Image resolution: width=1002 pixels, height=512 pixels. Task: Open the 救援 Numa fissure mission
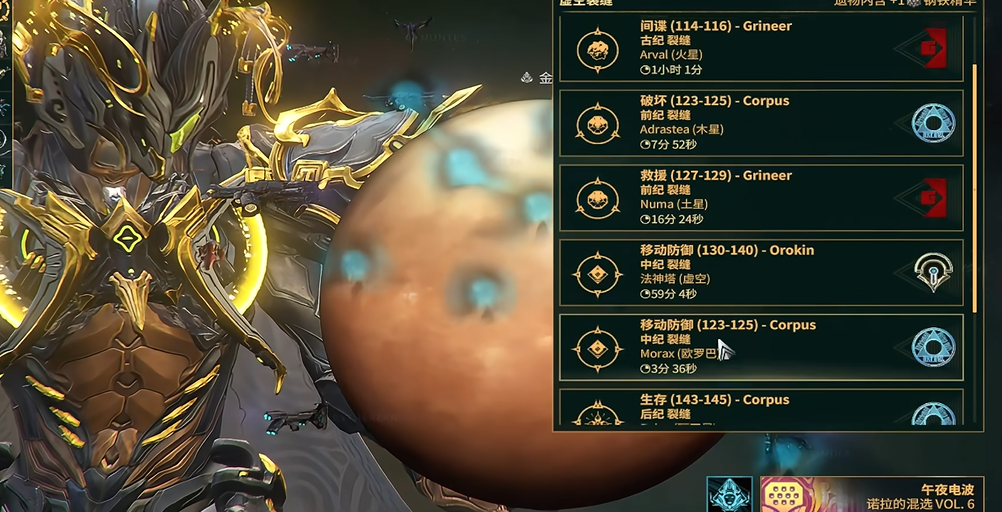tap(760, 198)
